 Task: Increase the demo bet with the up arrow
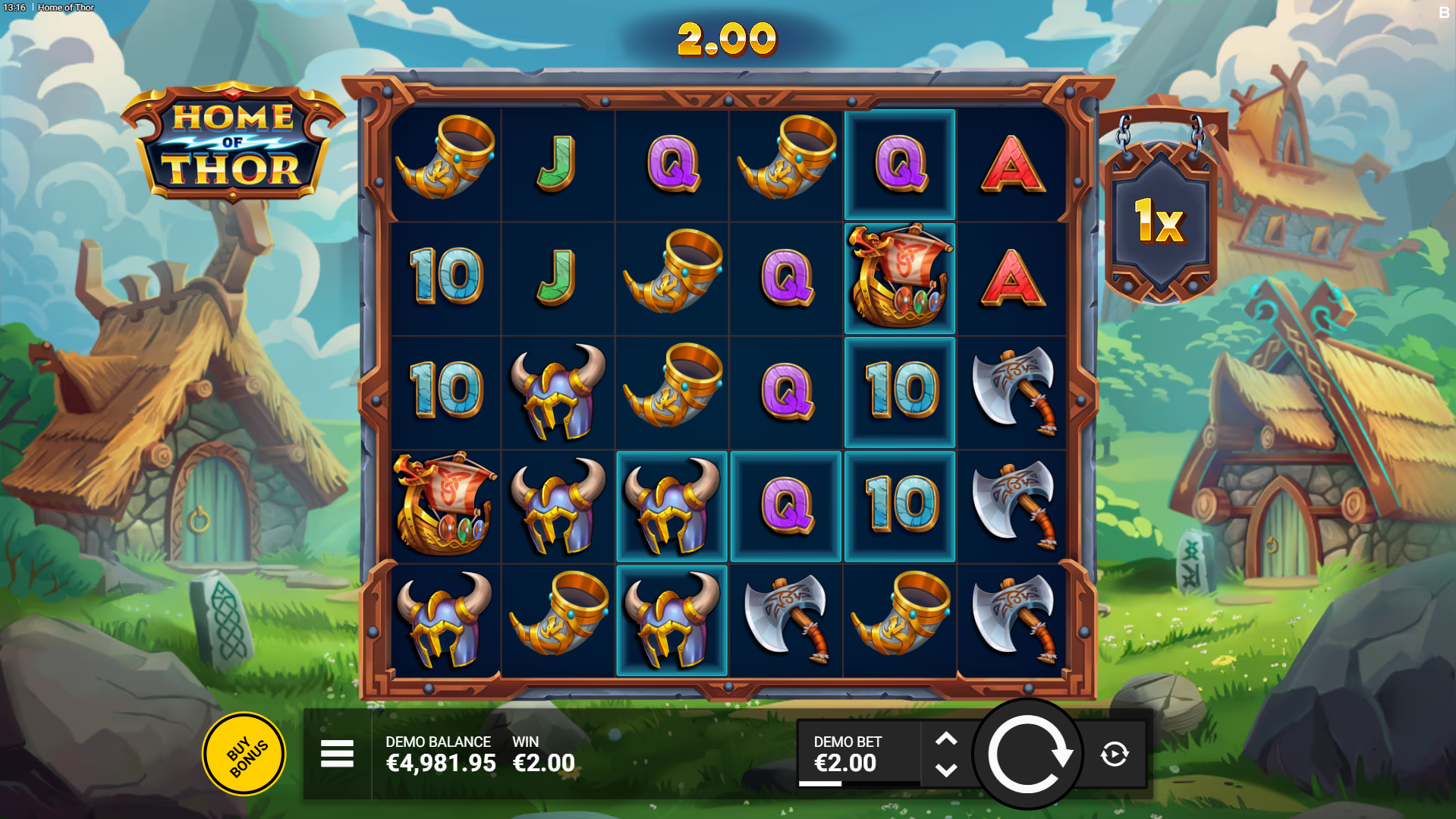click(946, 739)
